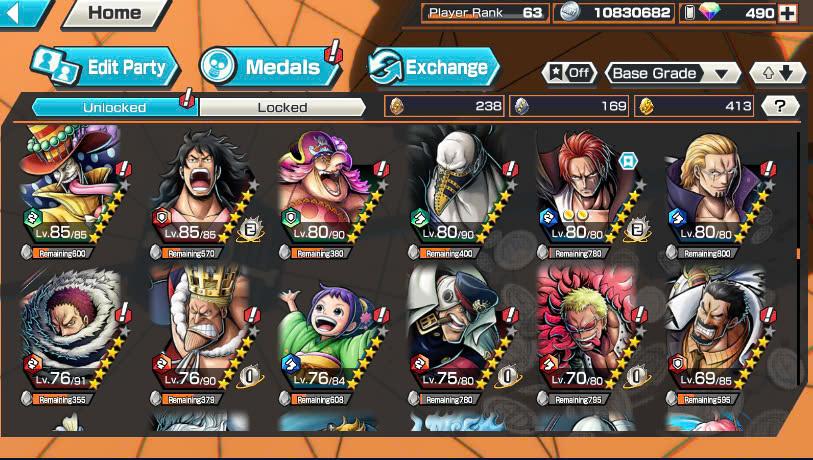The image size is (813, 460).
Task: Open help with the question mark button
Action: [780, 106]
